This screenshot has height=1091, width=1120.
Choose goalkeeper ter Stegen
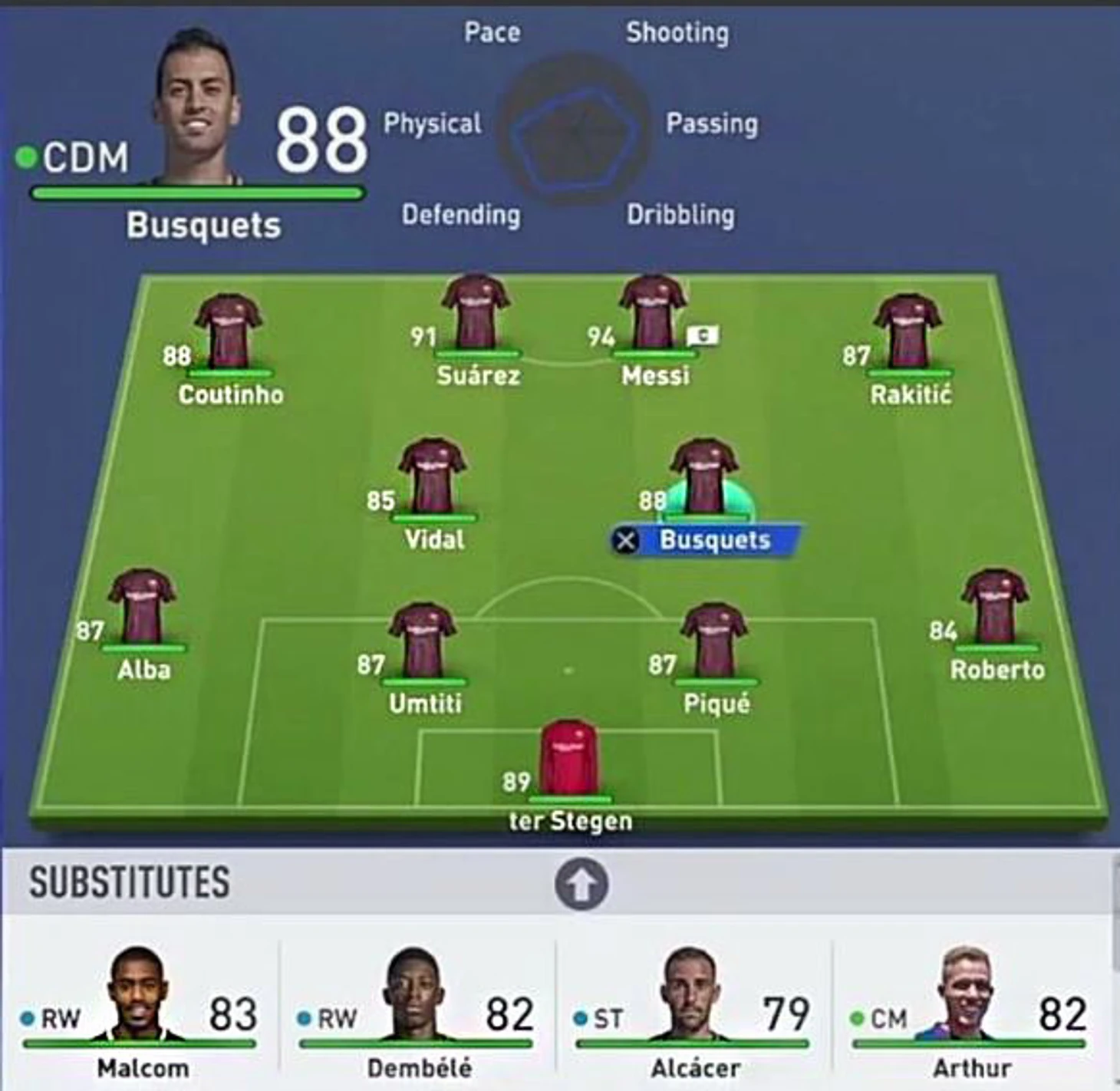tap(569, 760)
